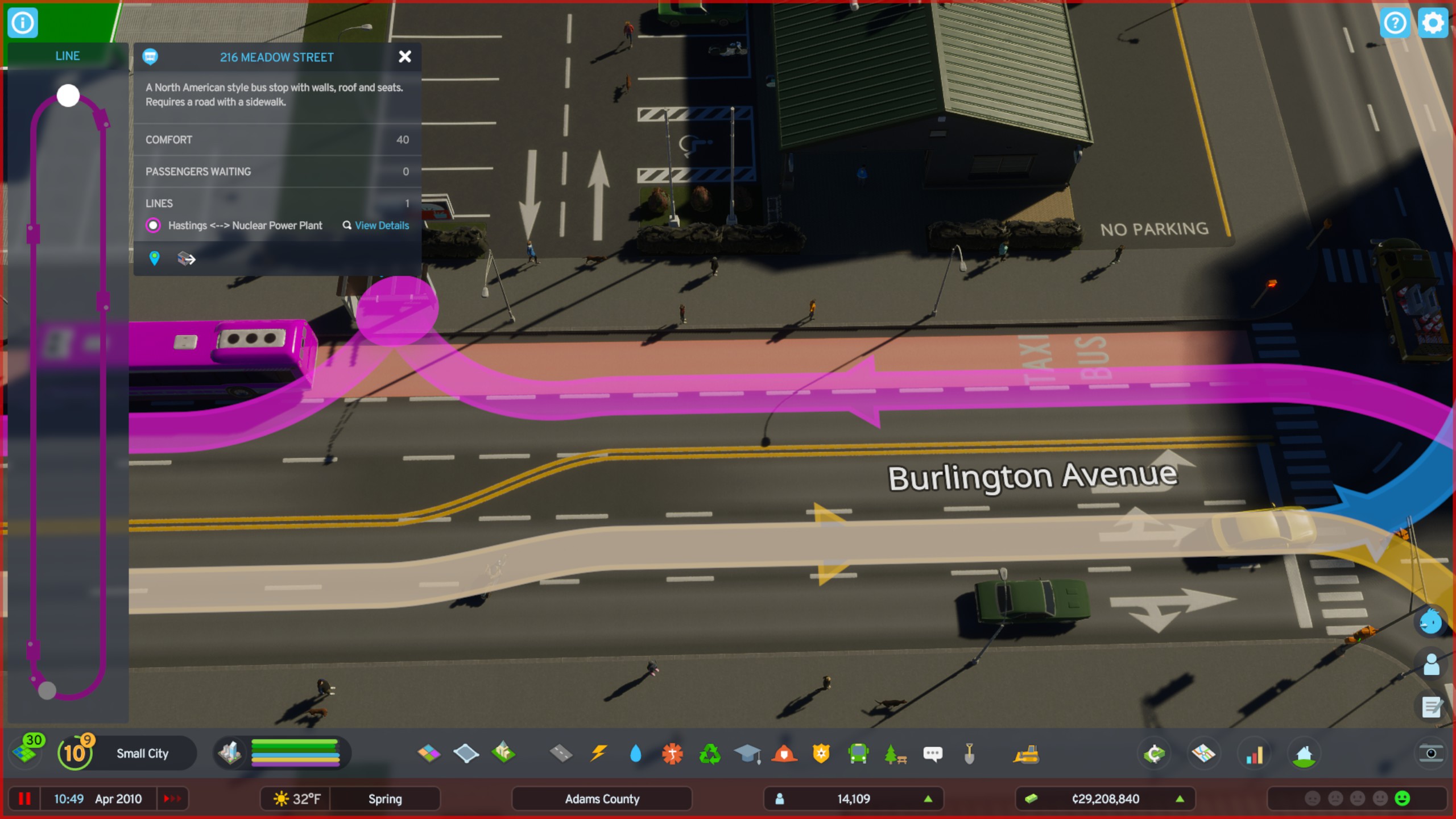
Task: Open the Fire & Rescue menu
Action: pos(783,753)
